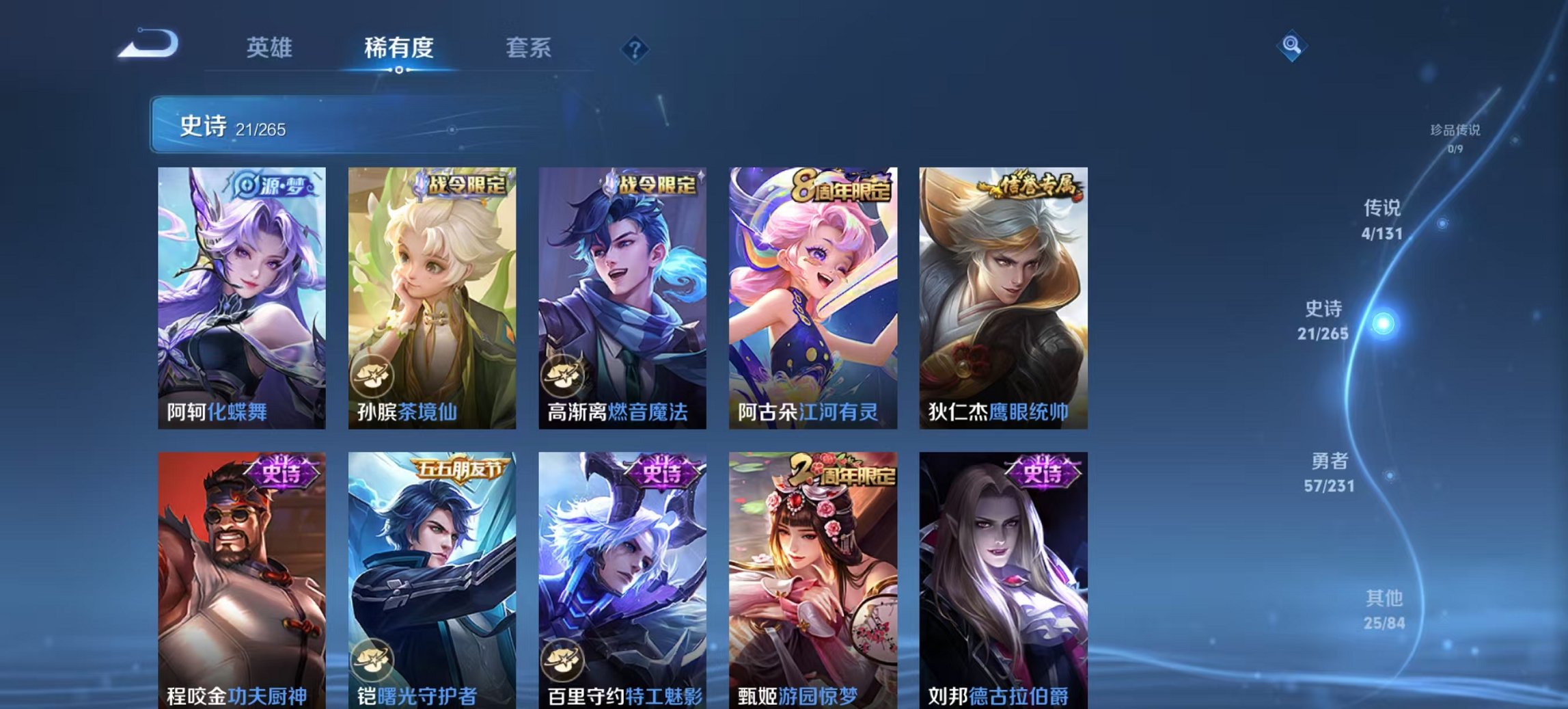Image resolution: width=1568 pixels, height=709 pixels.
Task: Open the 阿轲化蝶舞 skin thumbnail
Action: pos(240,294)
